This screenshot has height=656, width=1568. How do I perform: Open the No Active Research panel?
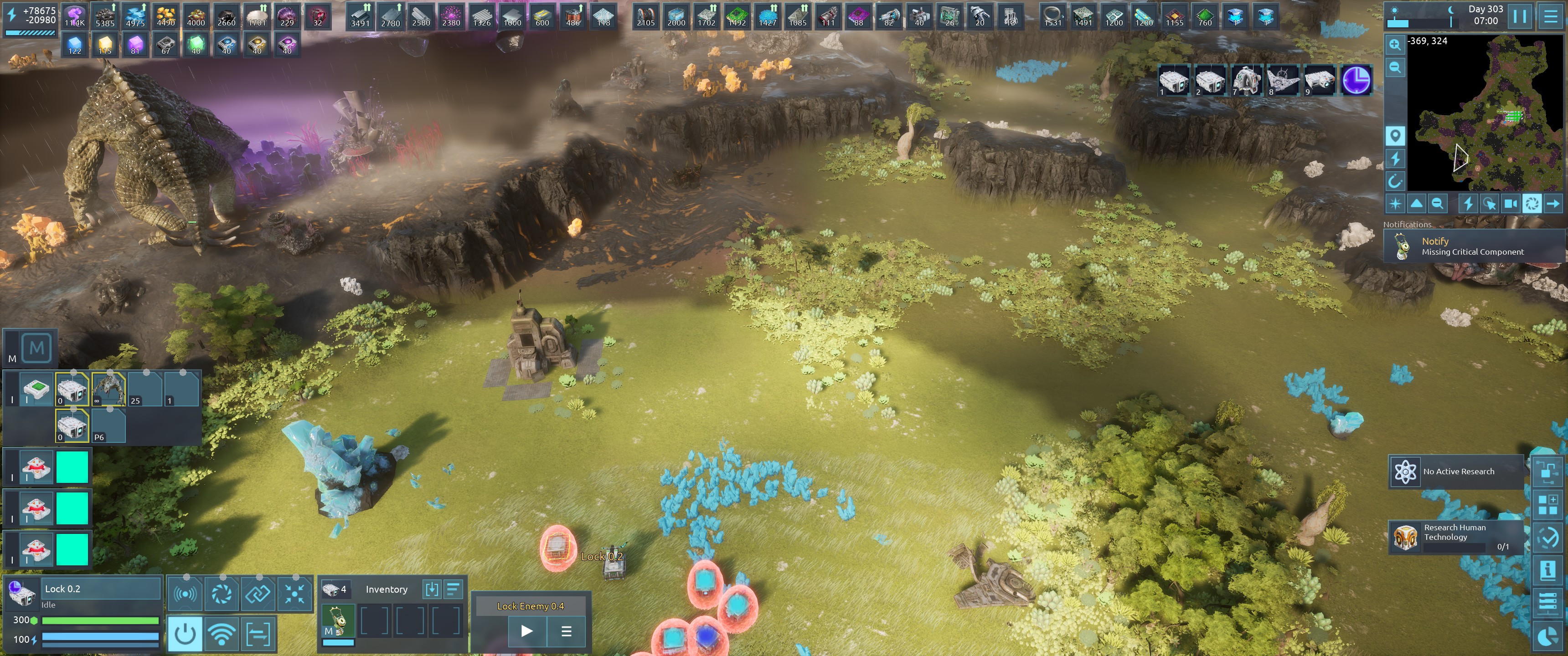click(1456, 471)
